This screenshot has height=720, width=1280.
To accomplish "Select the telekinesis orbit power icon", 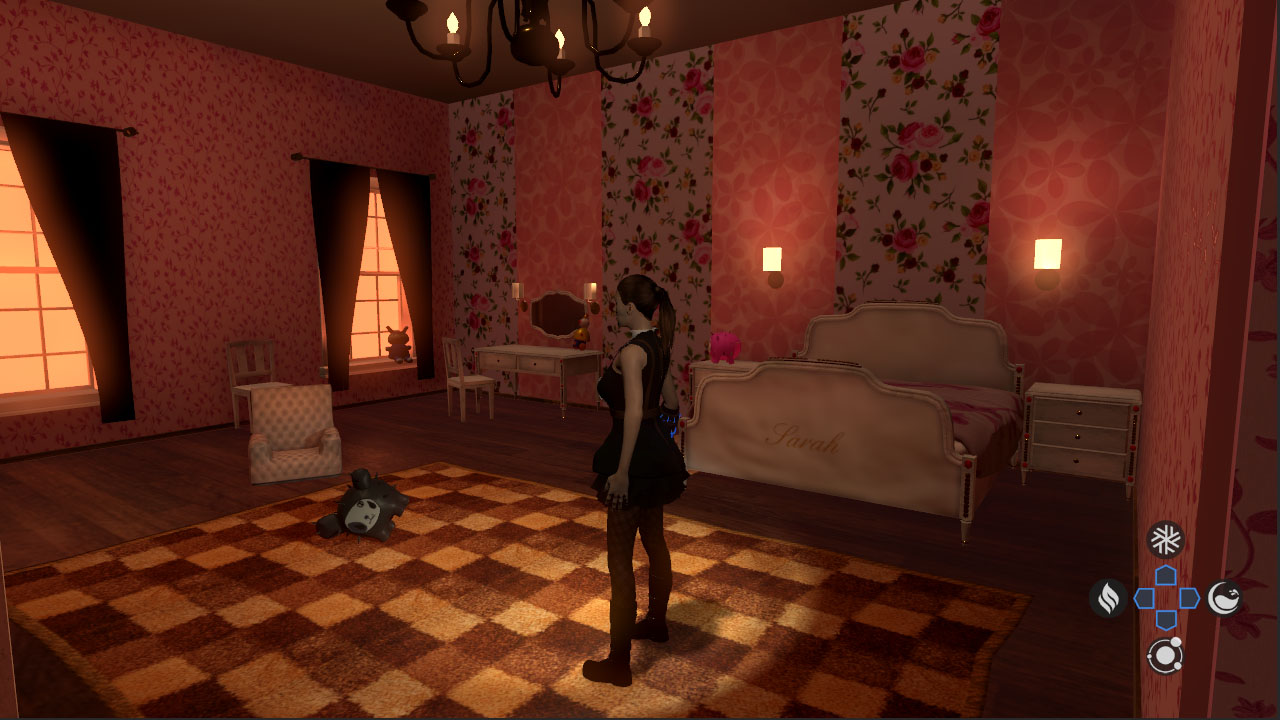I will click(x=1167, y=655).
